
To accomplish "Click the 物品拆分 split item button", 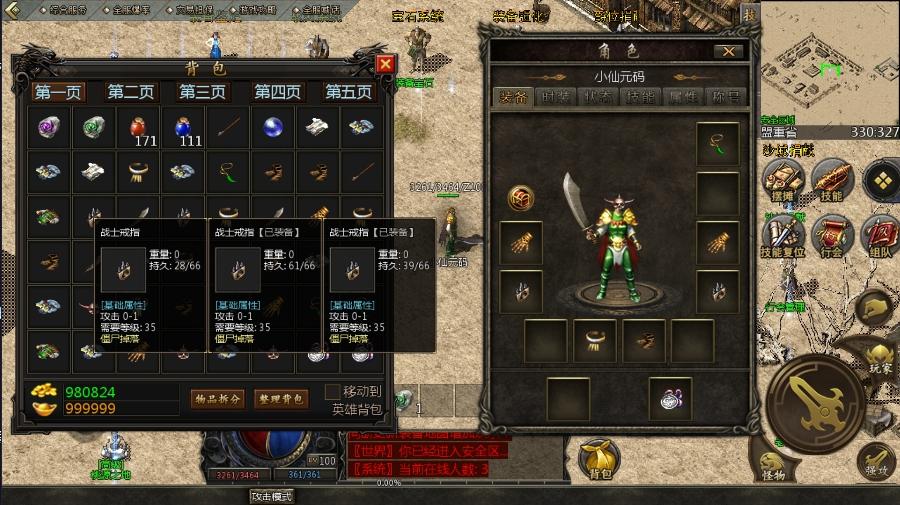I will pos(217,398).
